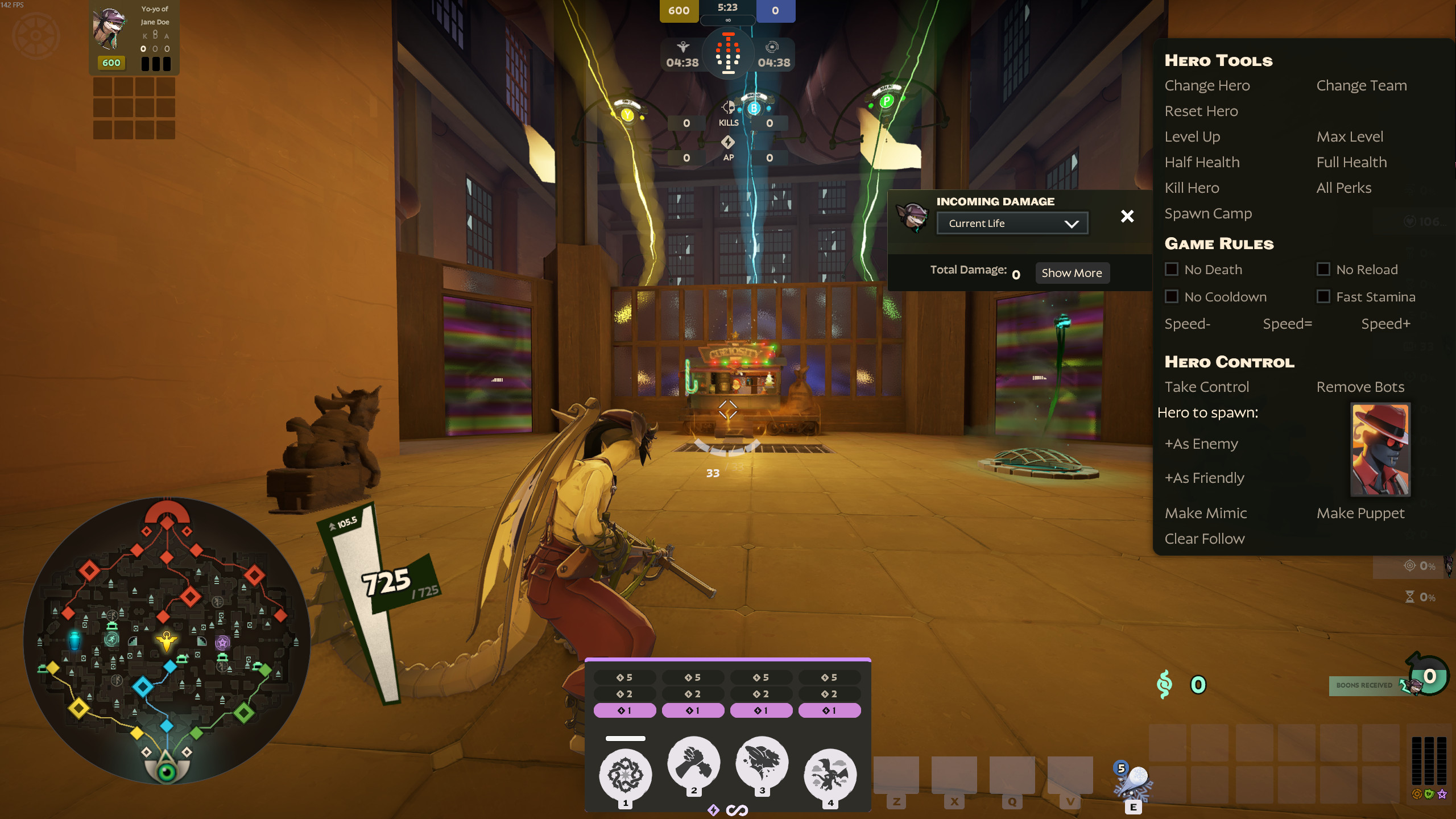Tick the No Cooldown checkbox
The image size is (1456, 819).
(1172, 296)
